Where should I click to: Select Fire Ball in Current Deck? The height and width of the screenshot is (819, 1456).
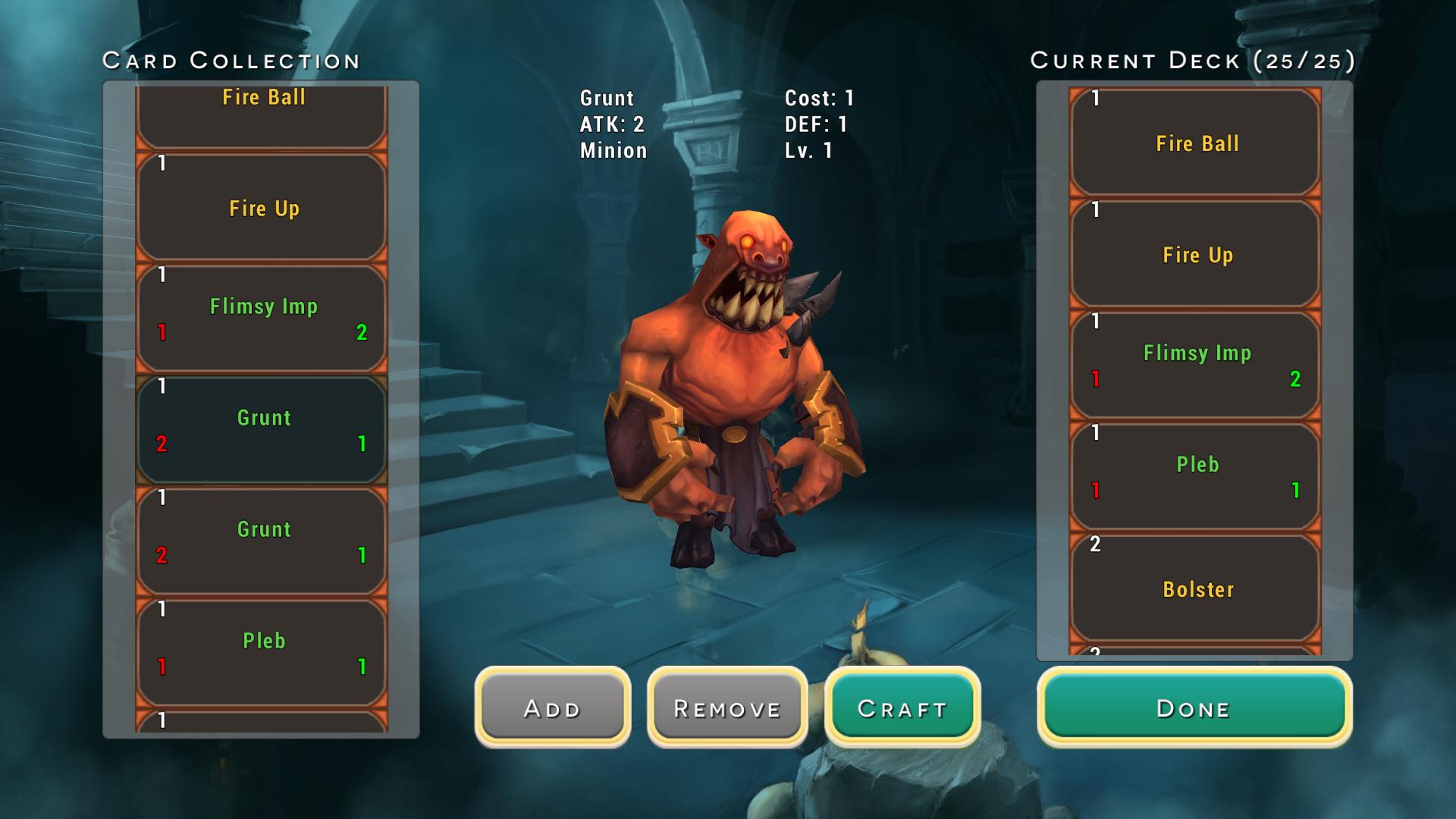click(1195, 143)
